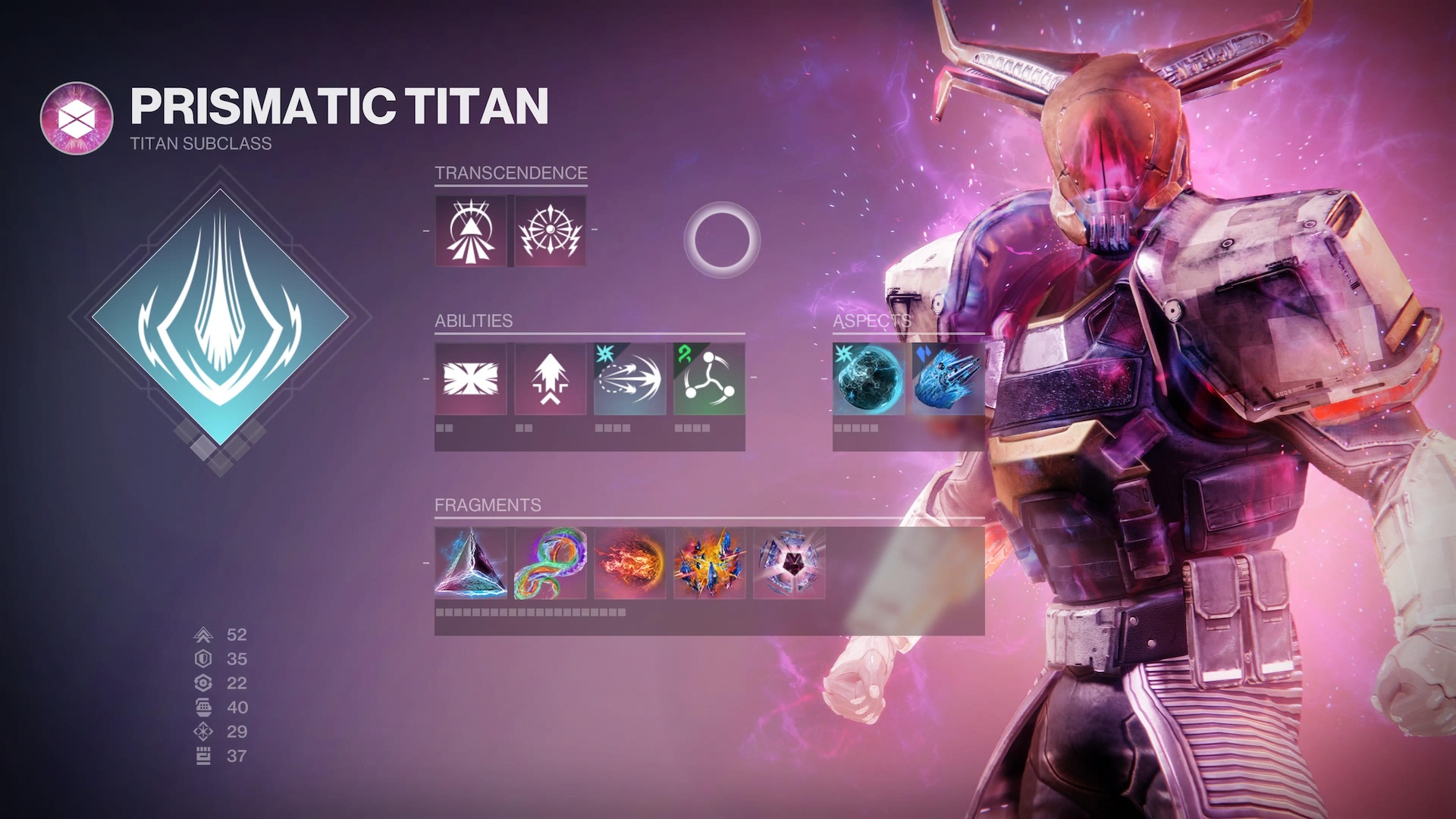Select the upward arrow jump ability
The width and height of the screenshot is (1456, 819).
(551, 378)
